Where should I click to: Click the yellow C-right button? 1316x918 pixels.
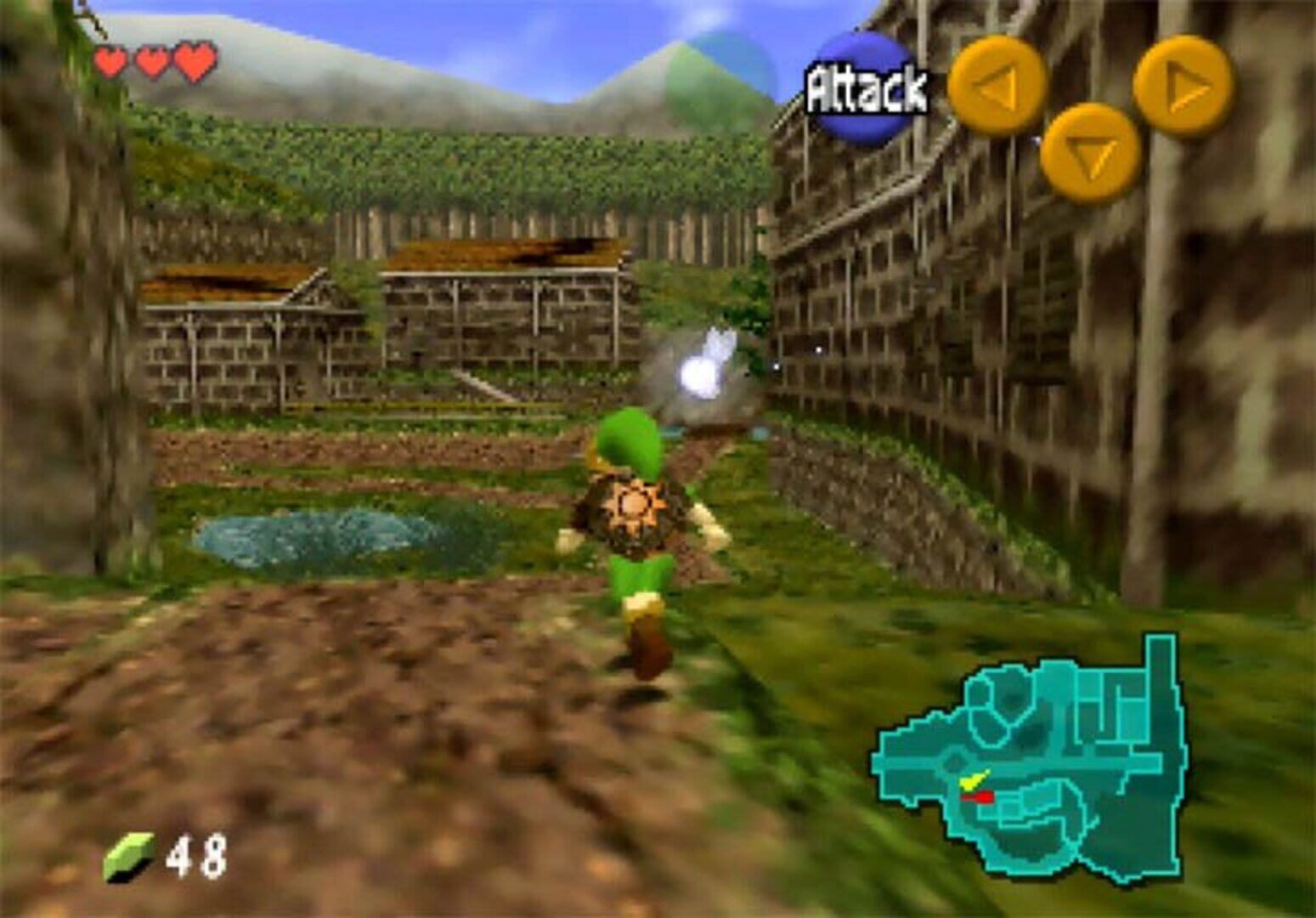click(x=1182, y=82)
